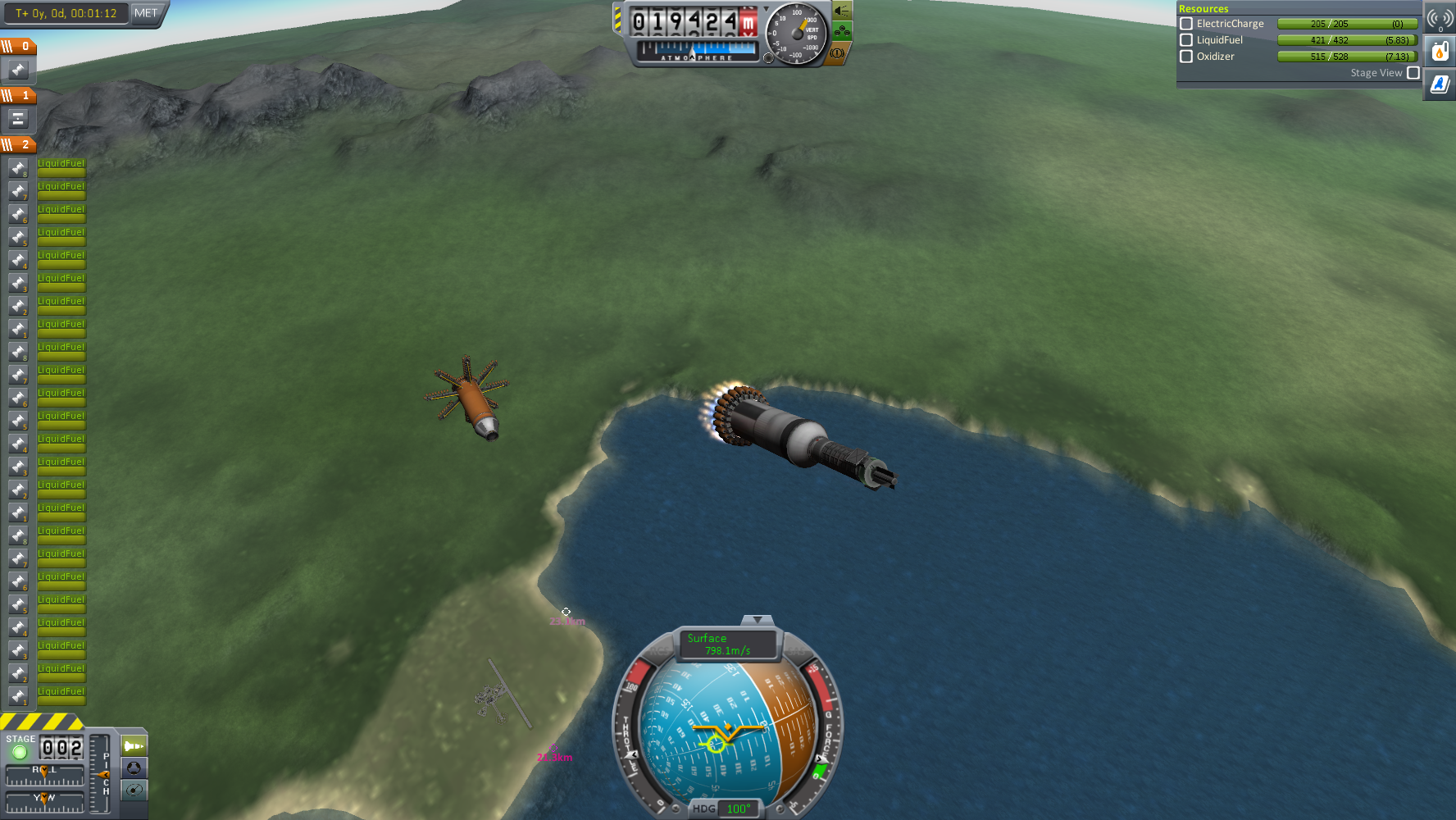Toggle the MET mission clock mode
The height and width of the screenshot is (820, 1456).
(146, 13)
